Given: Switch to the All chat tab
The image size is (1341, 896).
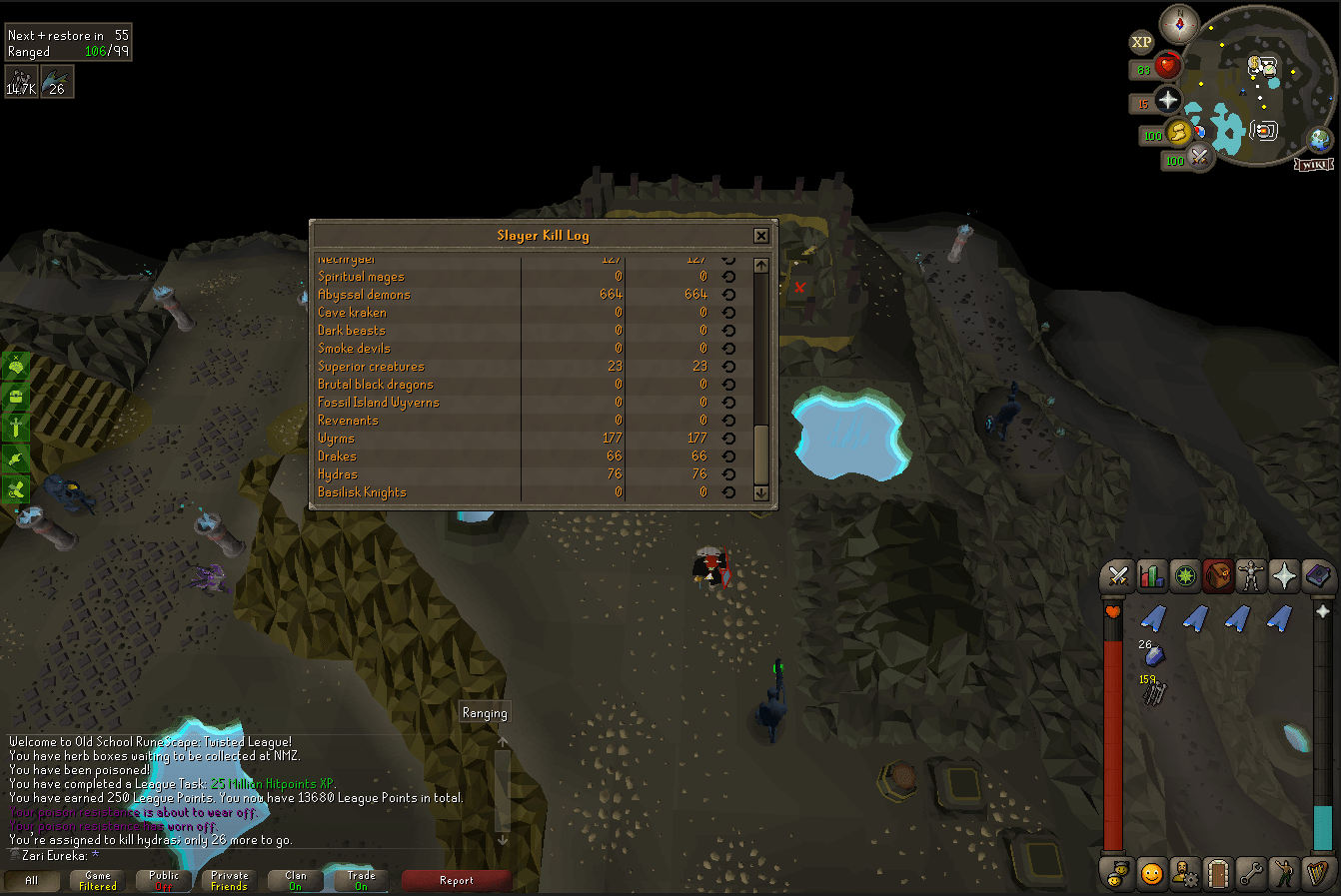Looking at the screenshot, I should (33, 881).
